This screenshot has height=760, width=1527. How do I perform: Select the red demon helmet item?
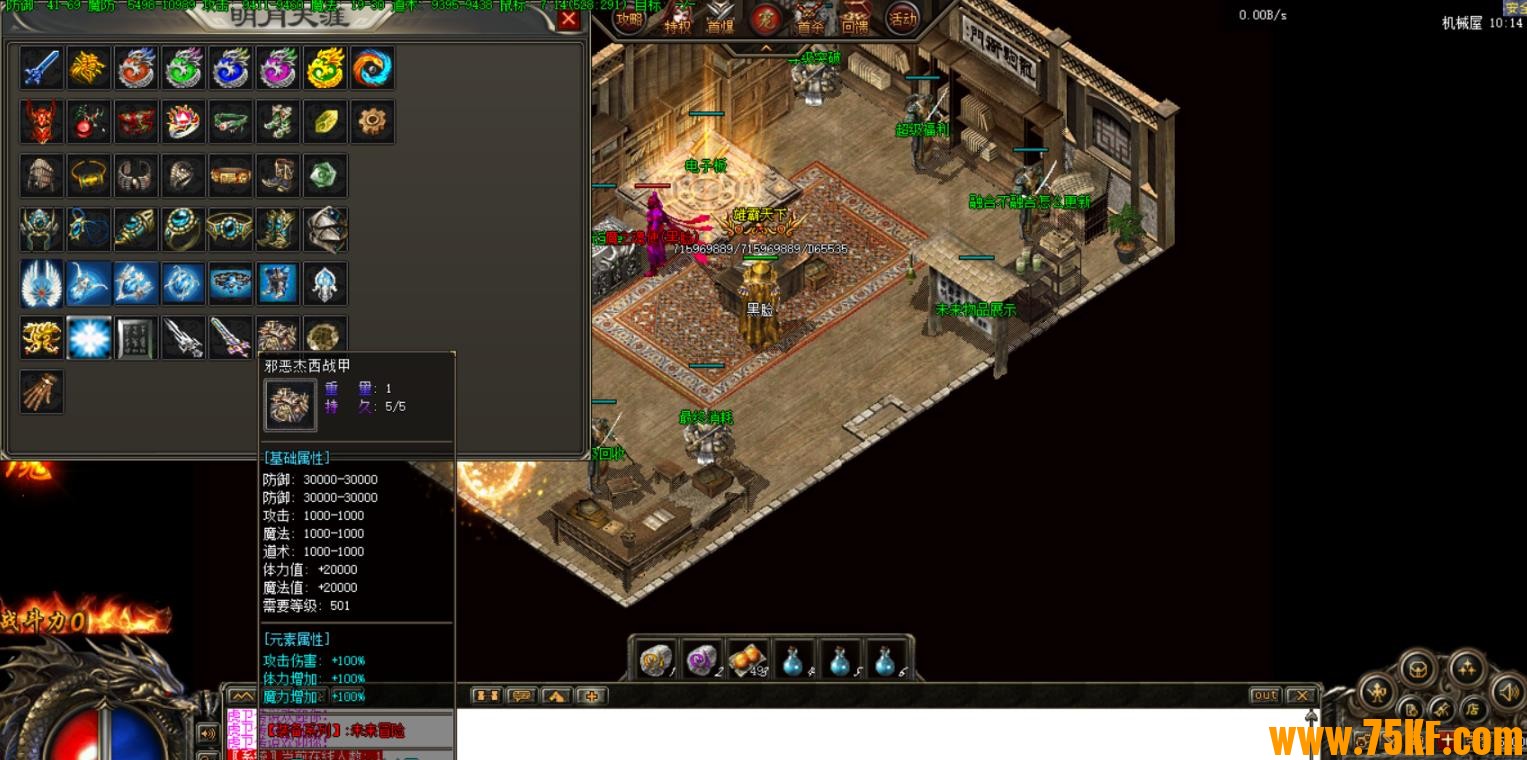41,121
